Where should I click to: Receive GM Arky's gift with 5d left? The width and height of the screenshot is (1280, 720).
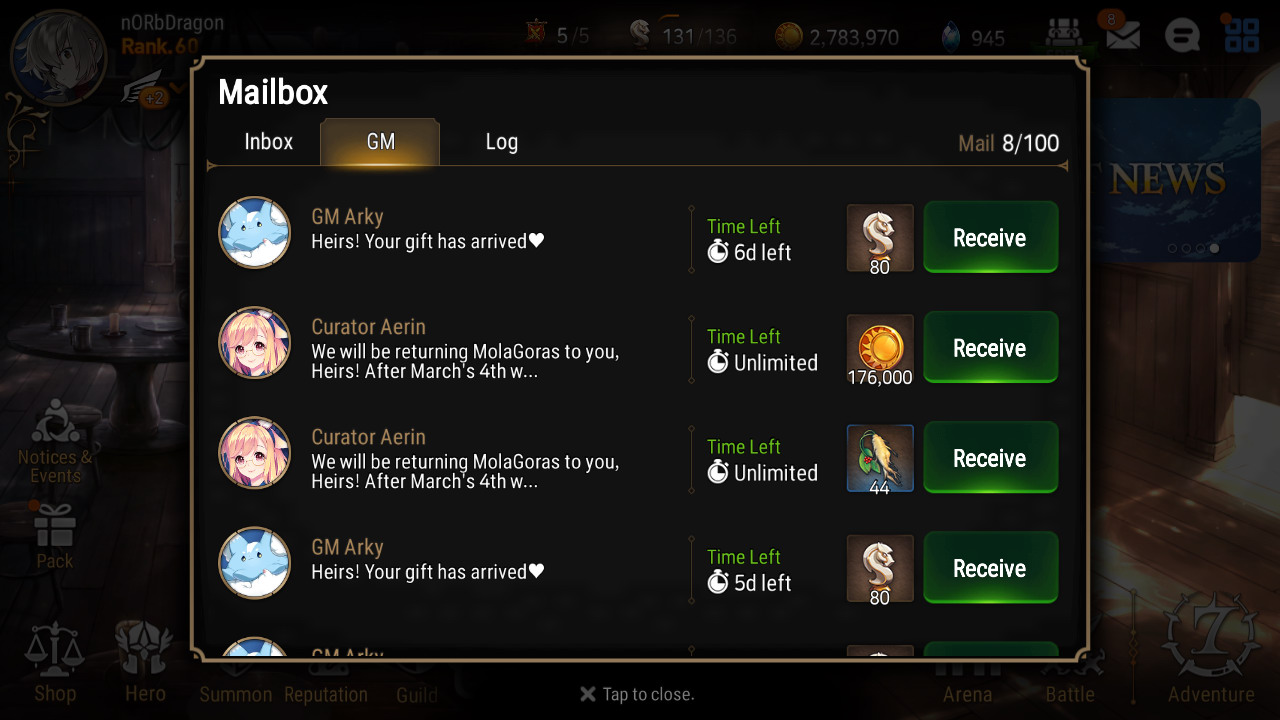coord(990,568)
